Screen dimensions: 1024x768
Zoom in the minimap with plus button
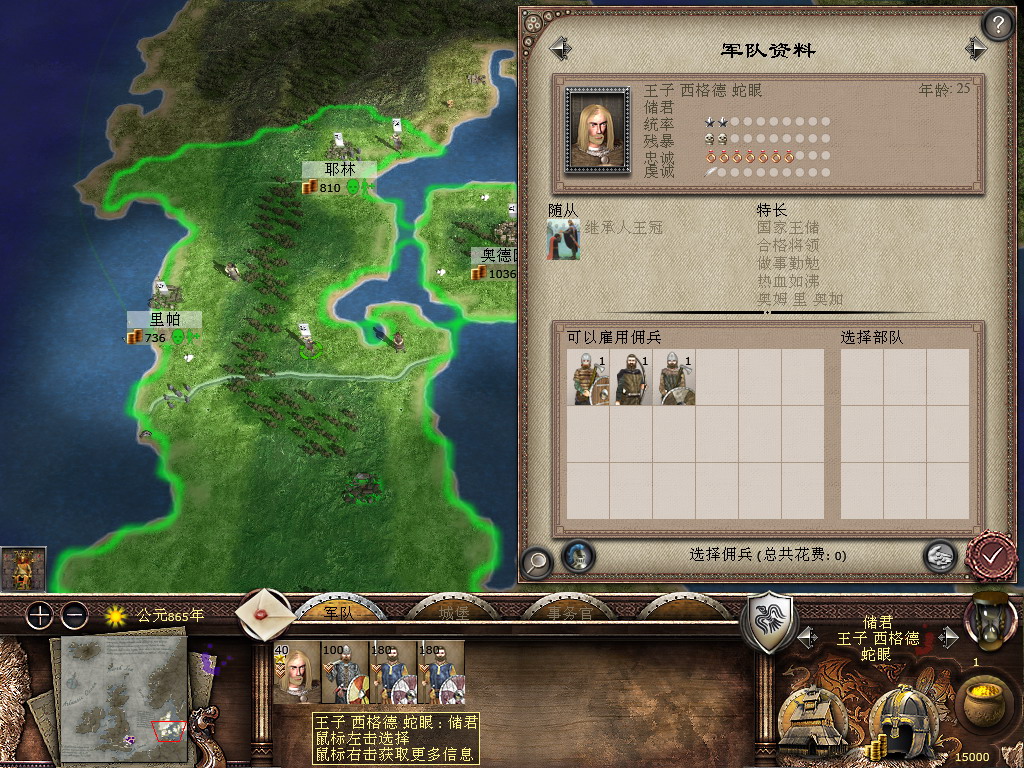click(x=39, y=615)
